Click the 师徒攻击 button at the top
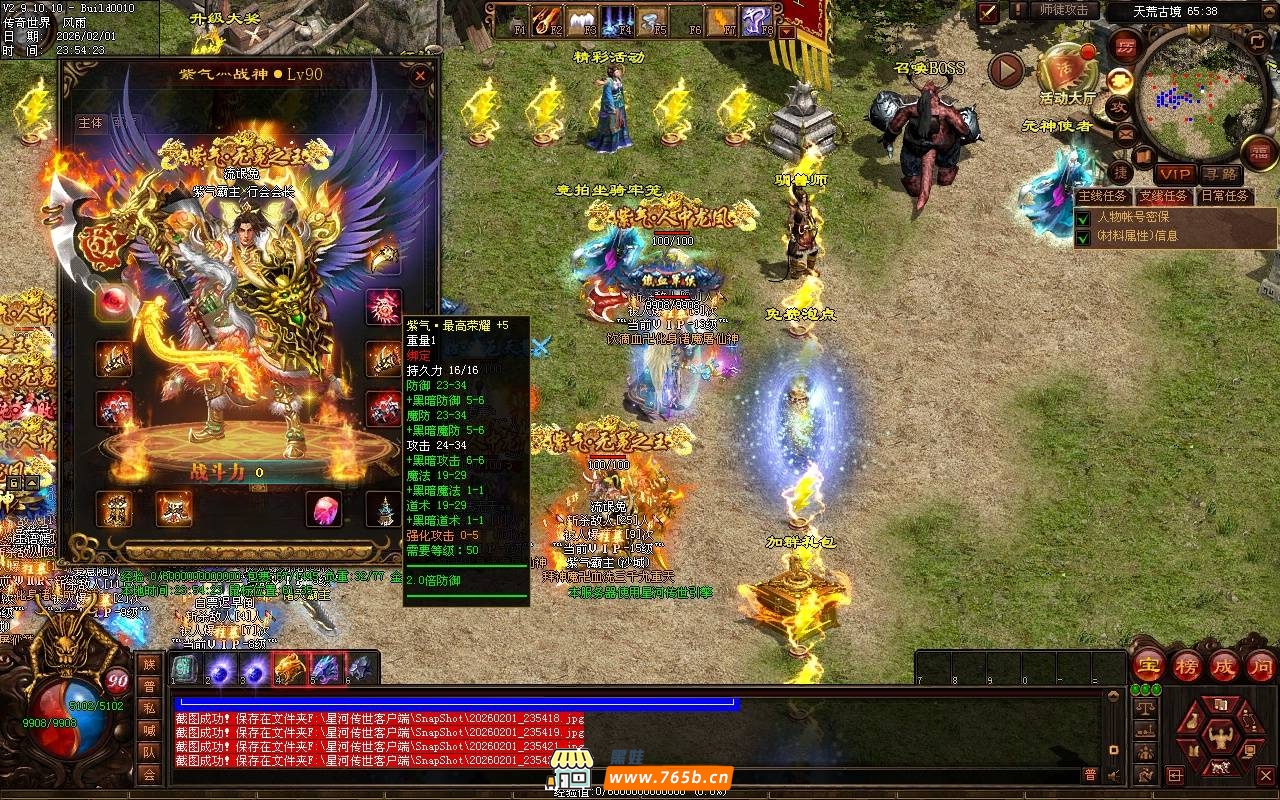 click(1064, 10)
